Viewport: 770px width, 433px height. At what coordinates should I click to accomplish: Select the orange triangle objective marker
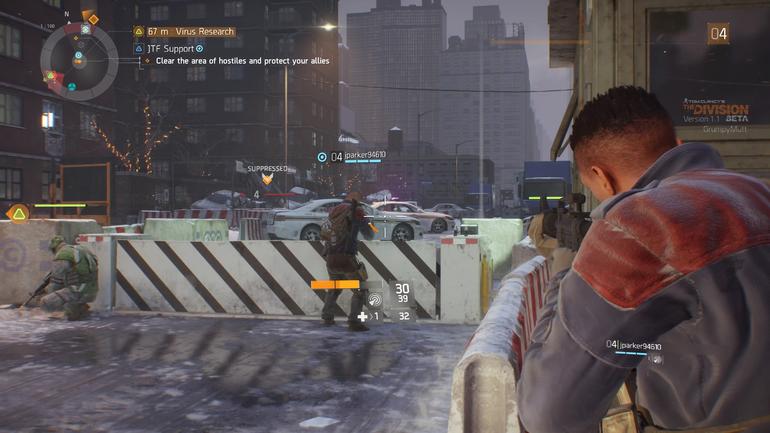click(x=18, y=213)
